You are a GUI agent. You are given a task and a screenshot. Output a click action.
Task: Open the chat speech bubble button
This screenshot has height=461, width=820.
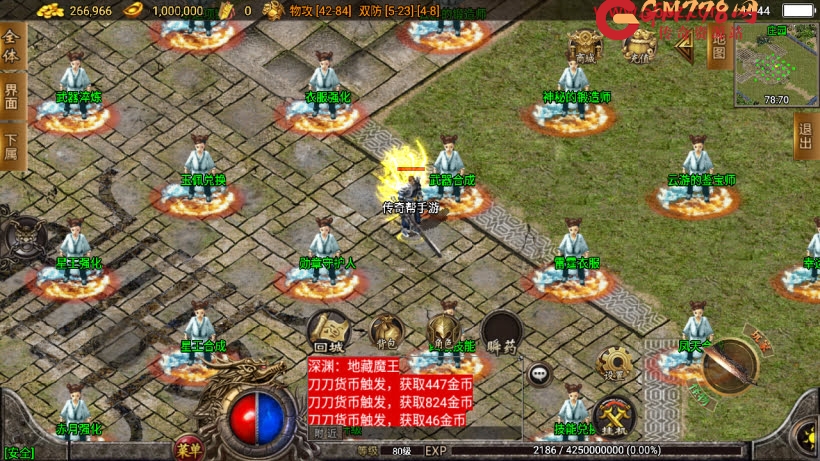(x=540, y=374)
